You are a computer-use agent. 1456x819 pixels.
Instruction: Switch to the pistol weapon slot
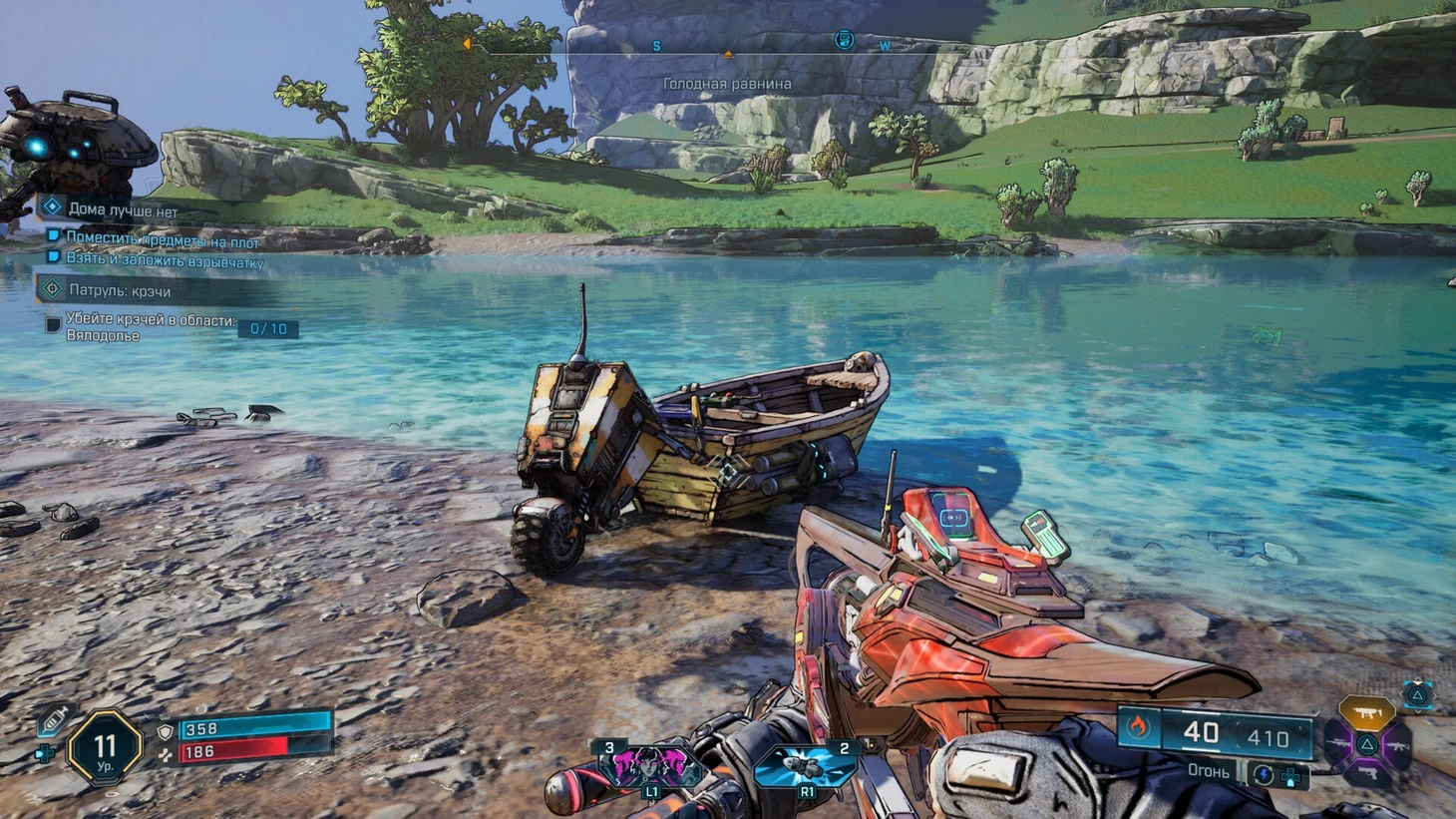click(1367, 776)
